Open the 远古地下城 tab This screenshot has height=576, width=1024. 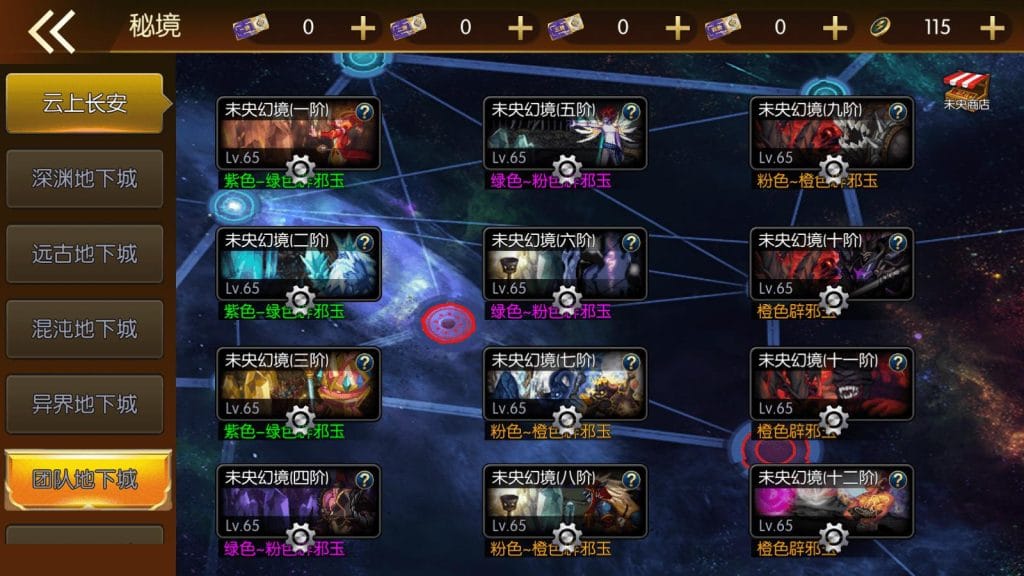click(x=85, y=254)
